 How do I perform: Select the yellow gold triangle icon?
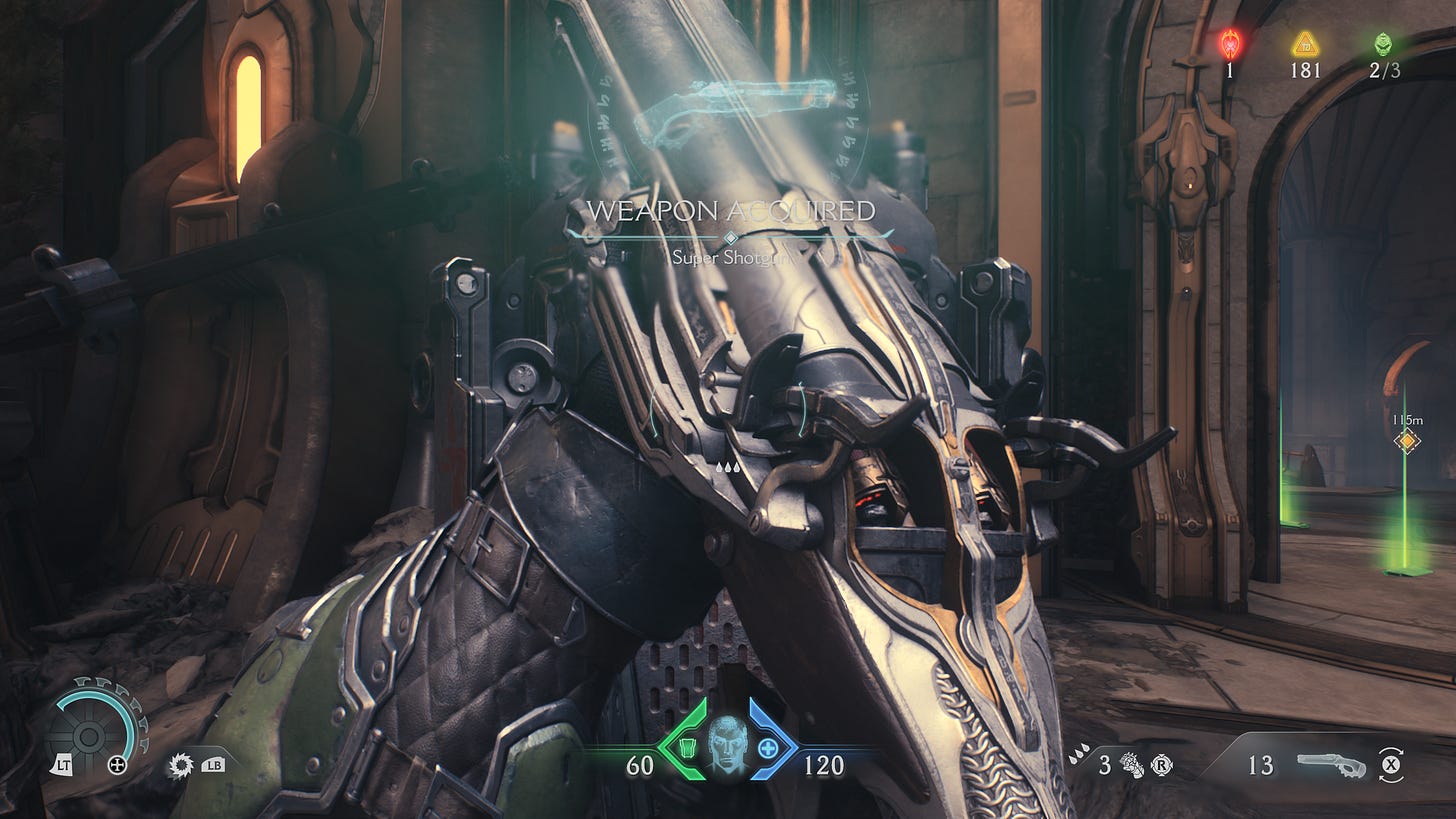pyautogui.click(x=1304, y=44)
